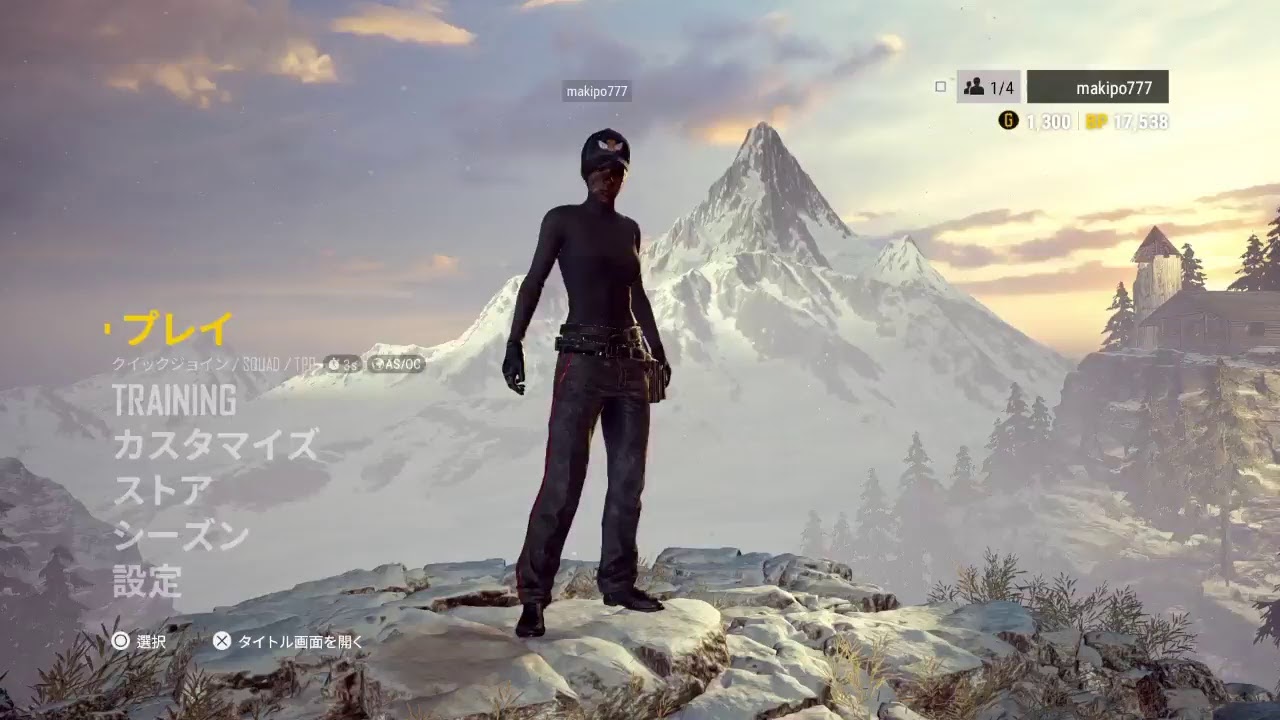Viewport: 1280px width, 720px height.
Task: Click the AS/OC region tag
Action: (x=397, y=364)
